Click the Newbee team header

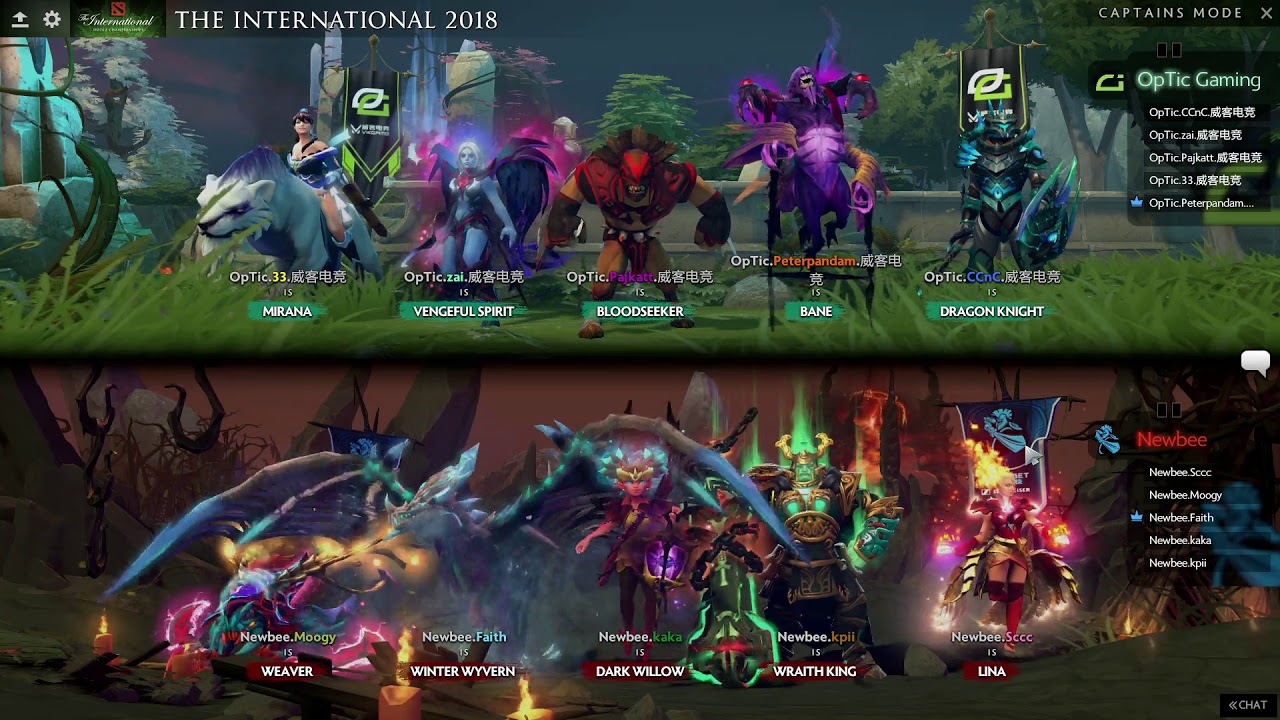pos(1171,440)
